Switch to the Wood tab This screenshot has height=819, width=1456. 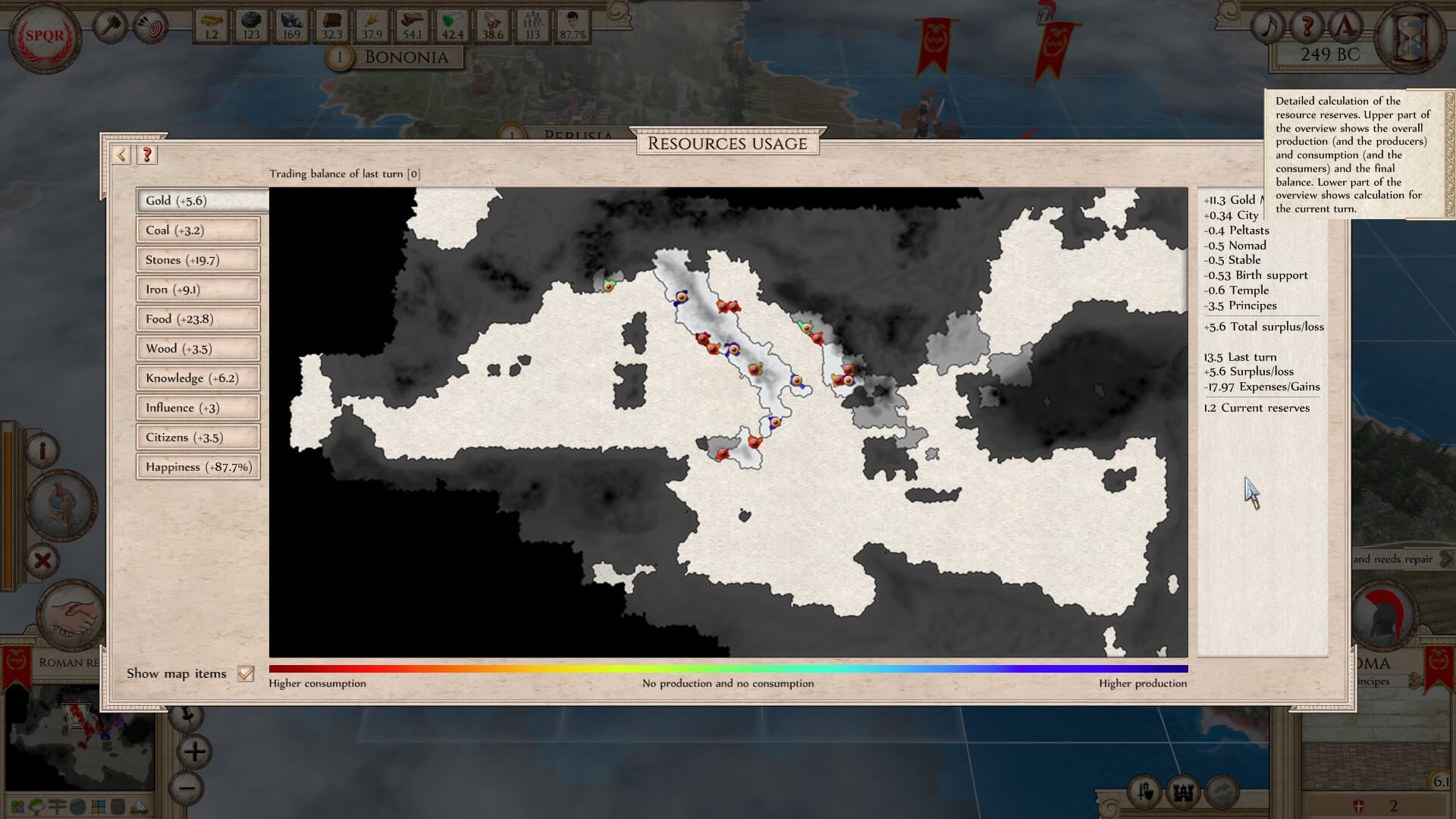(198, 349)
